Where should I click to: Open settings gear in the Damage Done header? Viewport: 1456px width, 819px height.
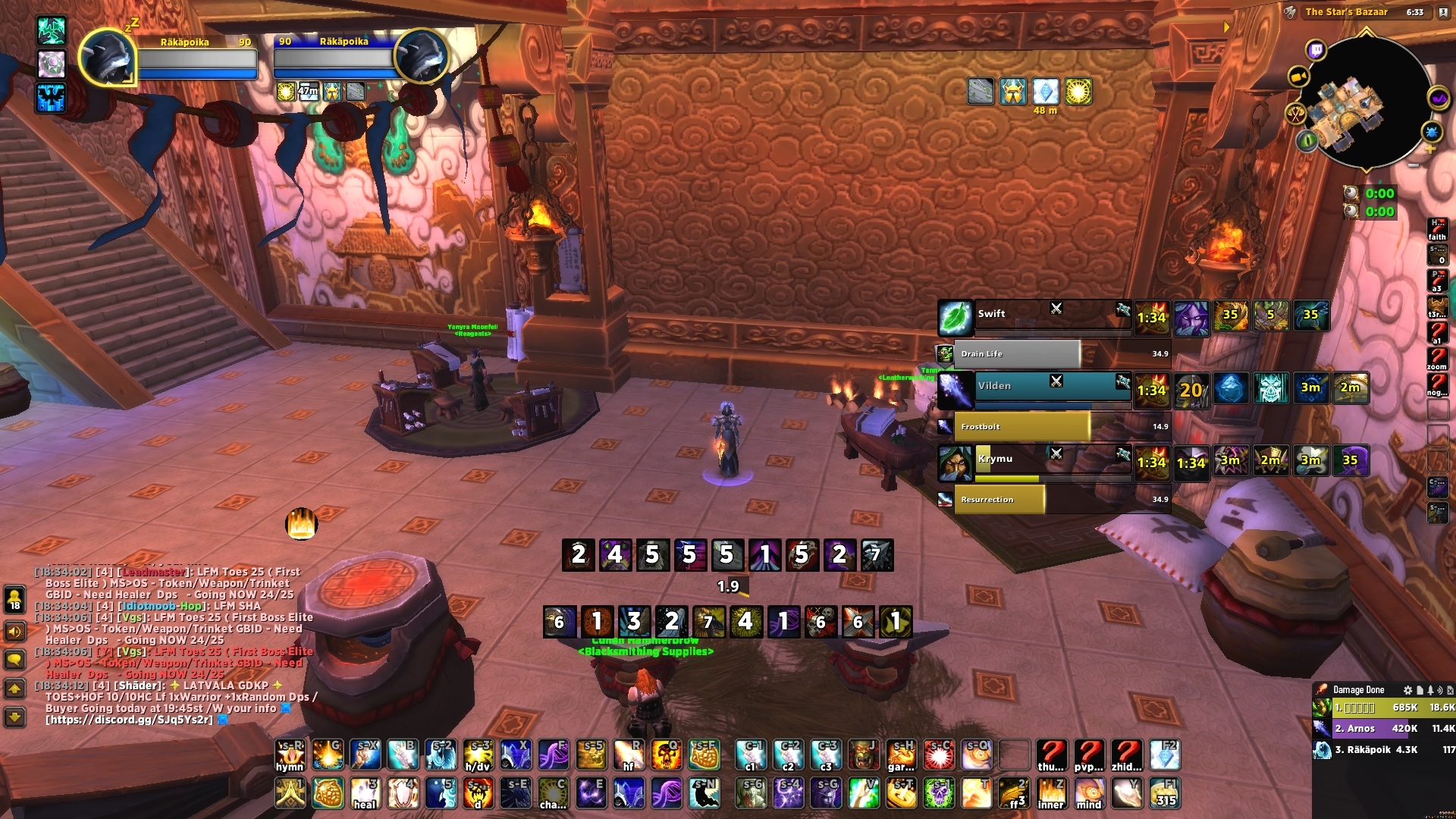(x=1408, y=690)
